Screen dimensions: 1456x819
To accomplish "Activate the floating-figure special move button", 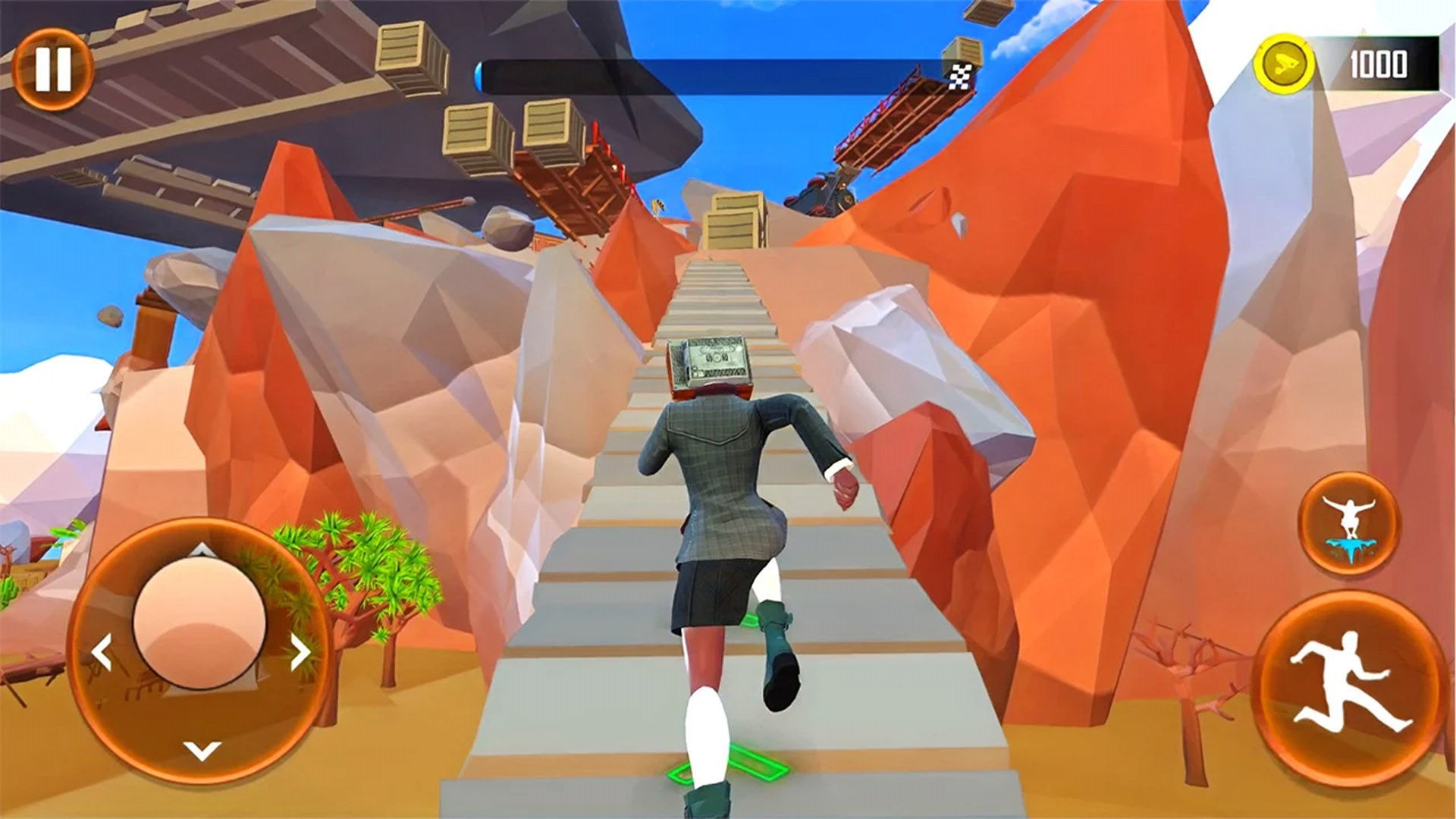I will pos(1349,522).
